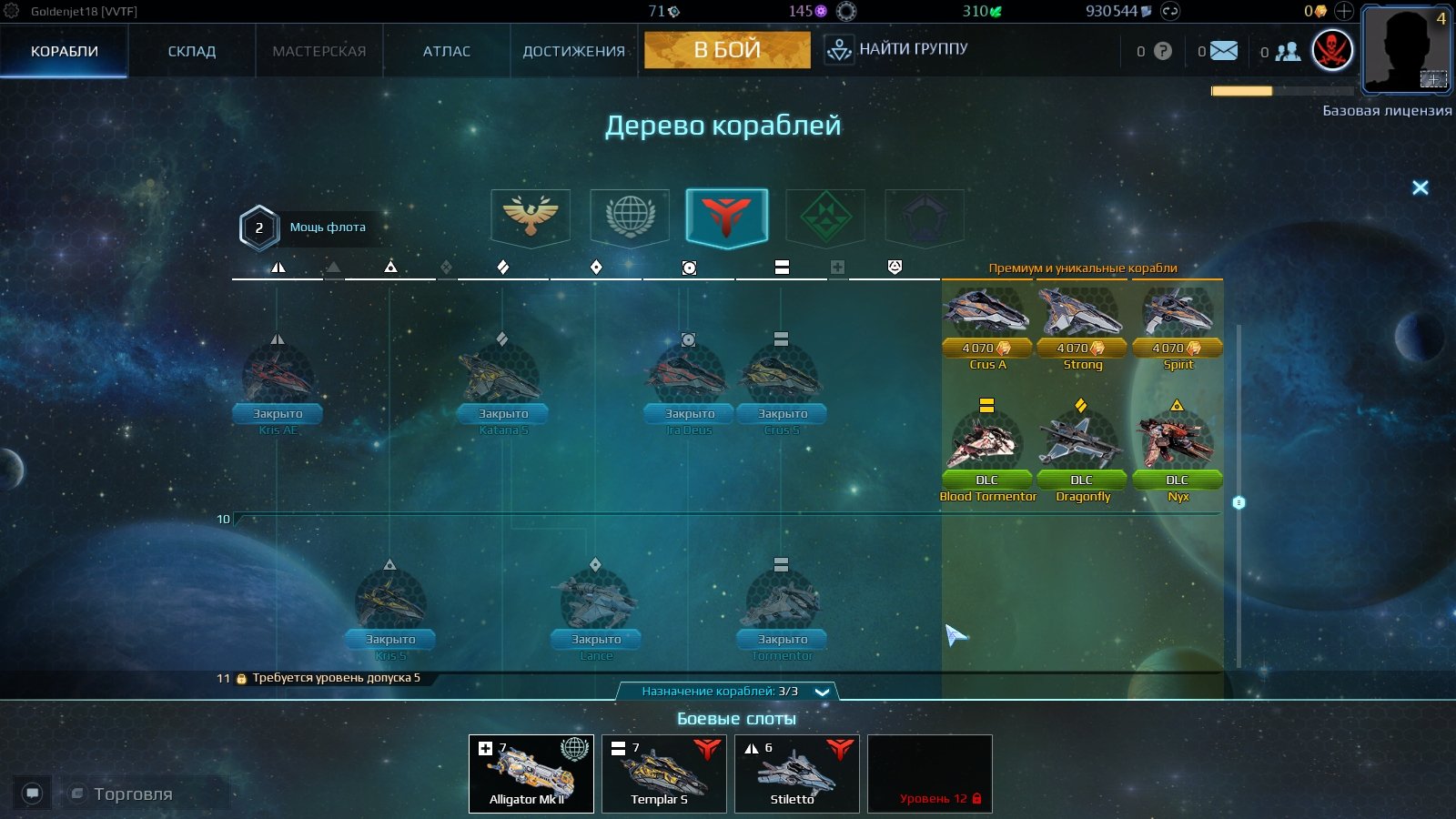Select the Alligator Mk II battle slot
The image size is (1456, 819).
[531, 773]
